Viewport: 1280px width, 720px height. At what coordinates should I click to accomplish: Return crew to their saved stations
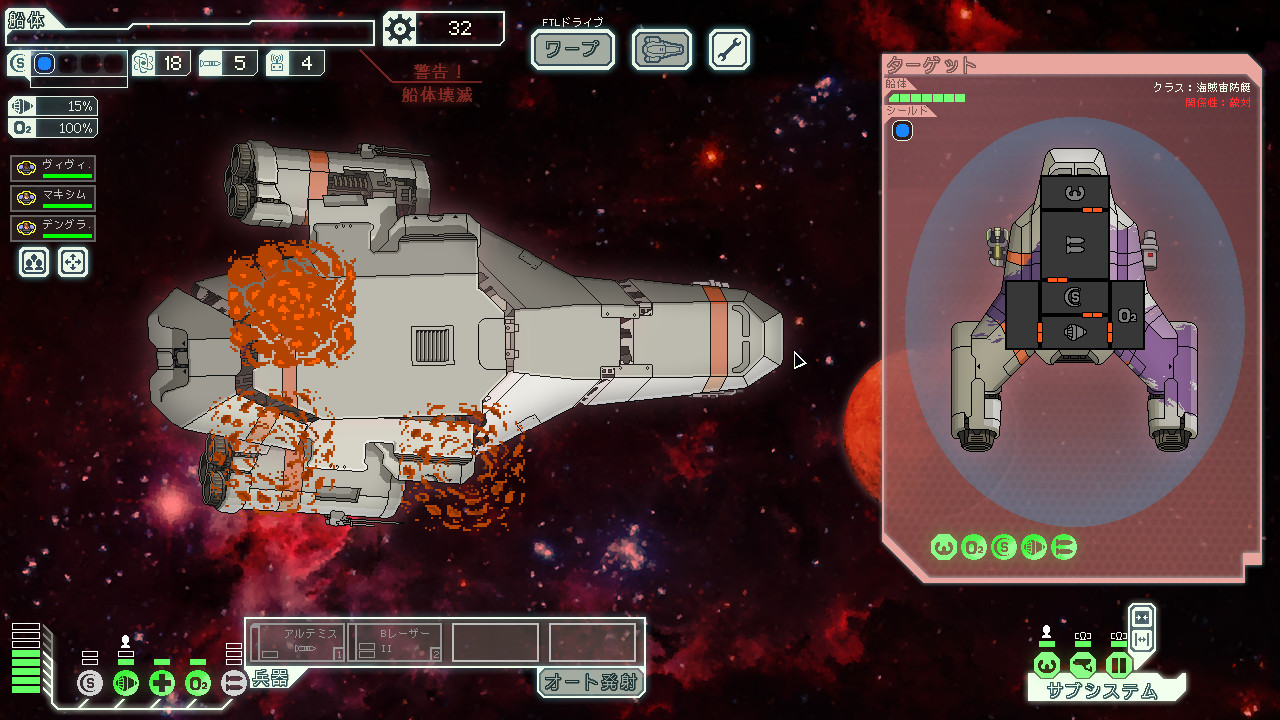point(73,262)
